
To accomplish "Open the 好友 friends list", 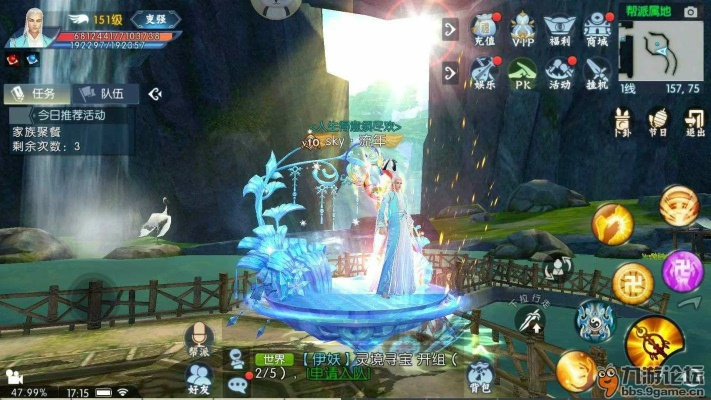I will pyautogui.click(x=197, y=372).
